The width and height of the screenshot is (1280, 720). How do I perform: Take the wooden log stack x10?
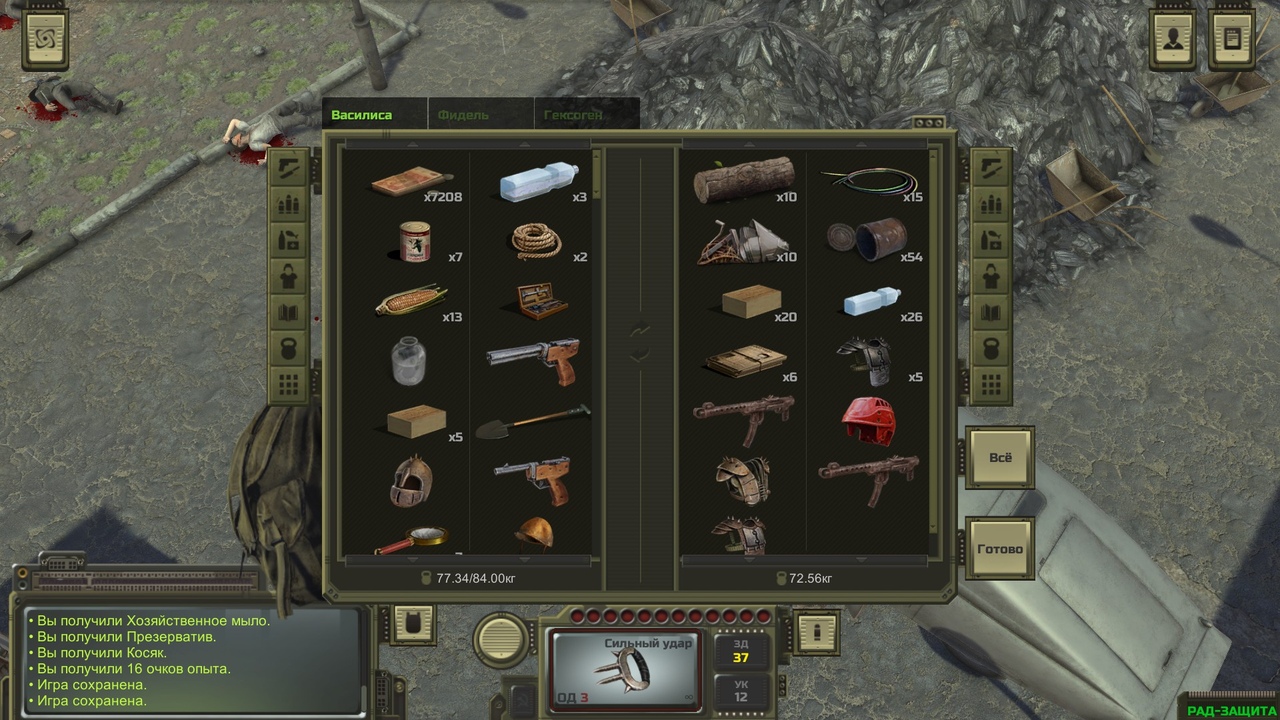click(x=743, y=180)
